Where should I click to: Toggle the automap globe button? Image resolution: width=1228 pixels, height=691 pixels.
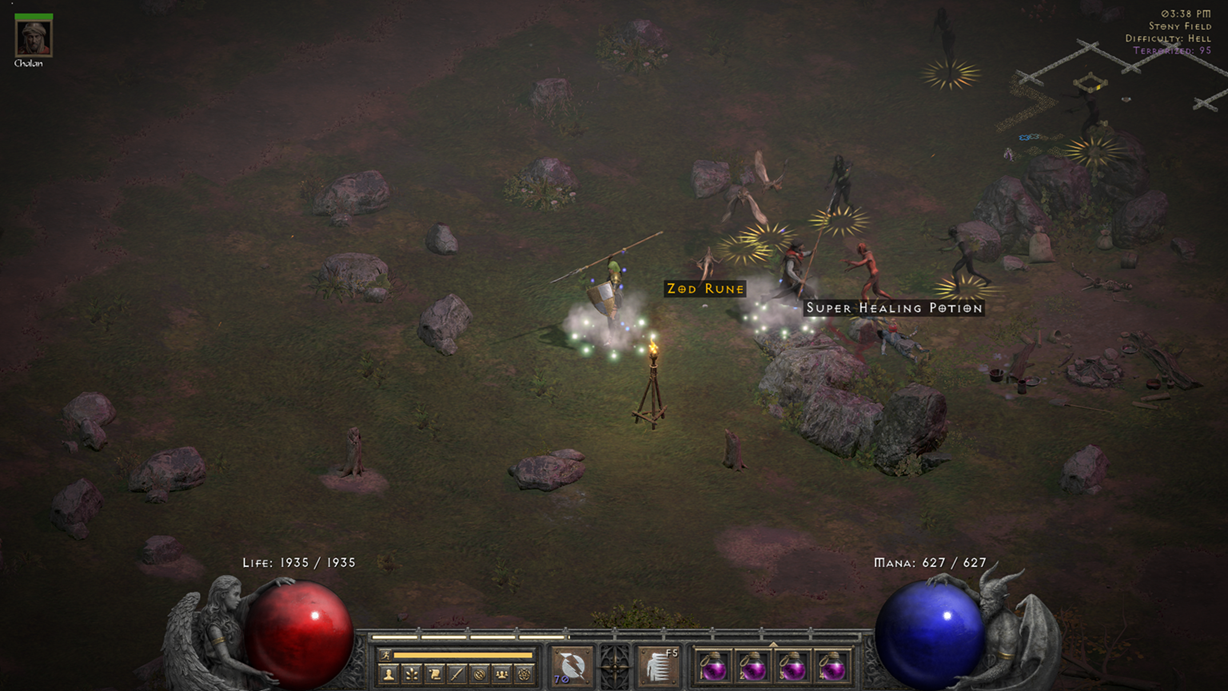(x=479, y=675)
